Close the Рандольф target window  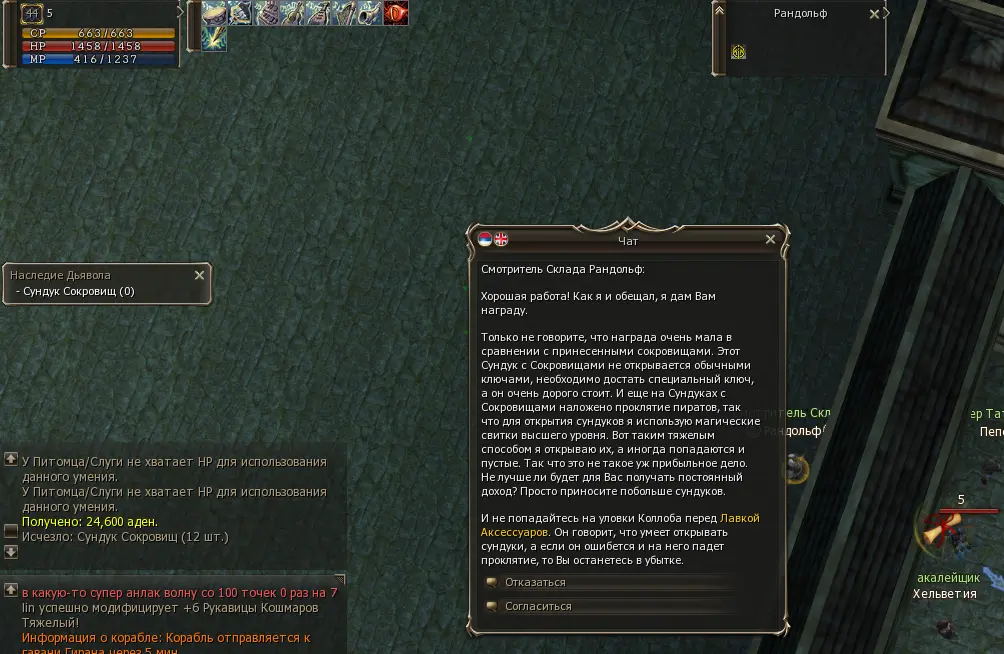[x=874, y=14]
